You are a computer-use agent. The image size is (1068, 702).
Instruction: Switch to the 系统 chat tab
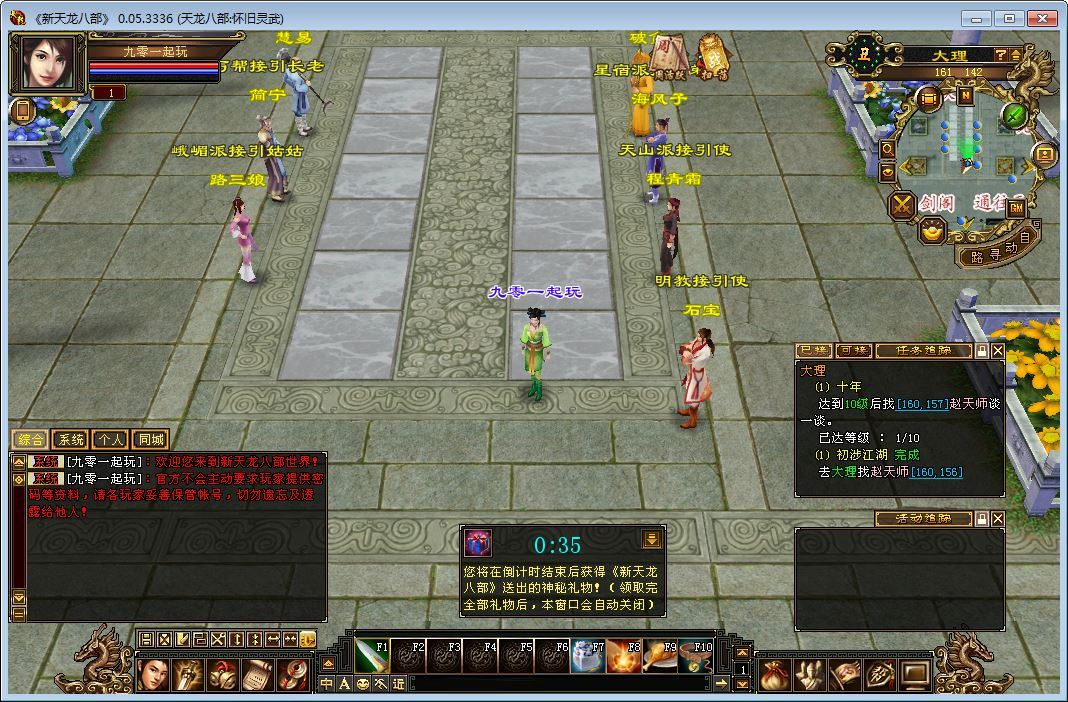pos(70,440)
